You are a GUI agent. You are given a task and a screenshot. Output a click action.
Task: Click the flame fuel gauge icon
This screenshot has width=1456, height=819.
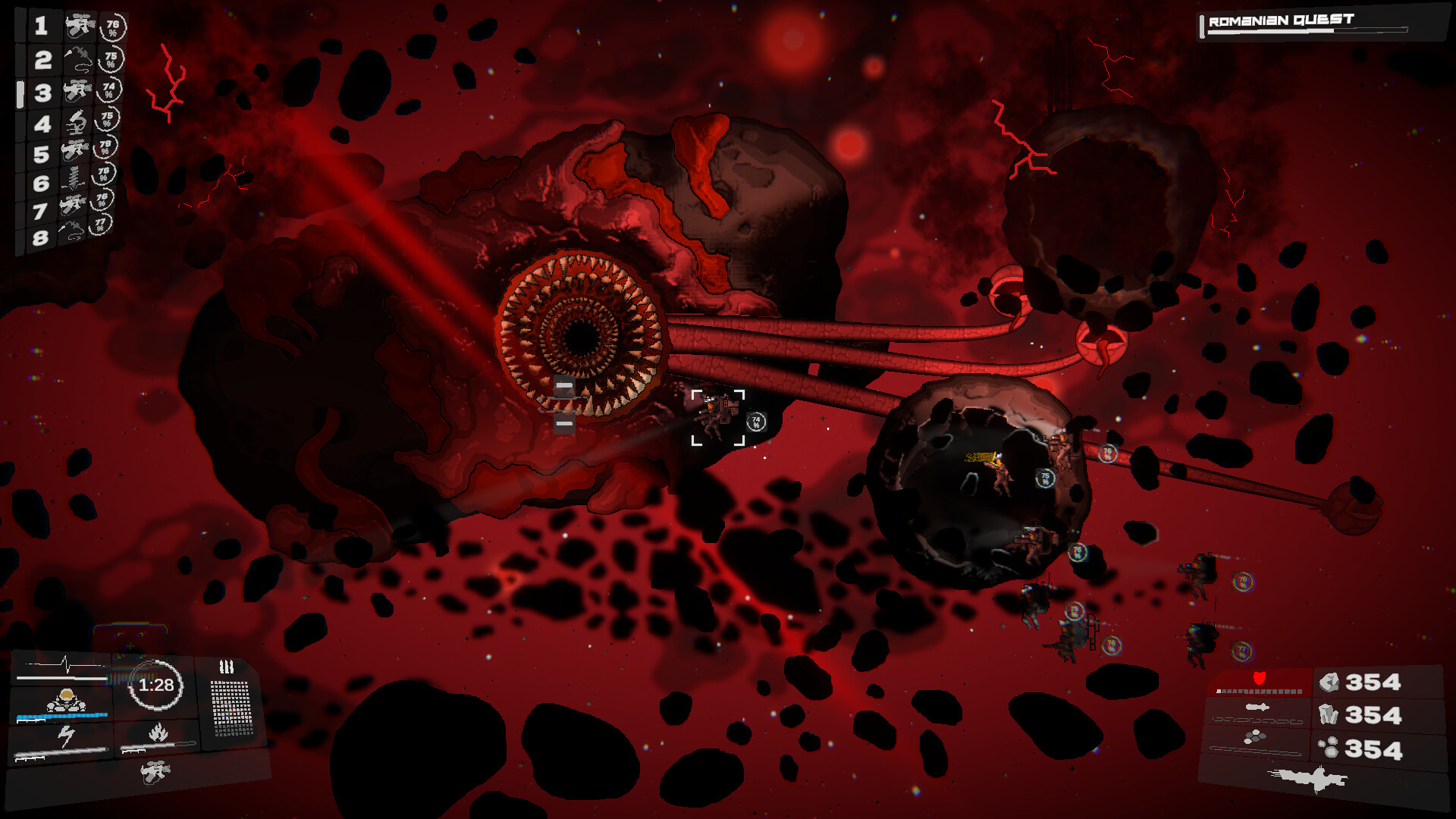tap(158, 734)
